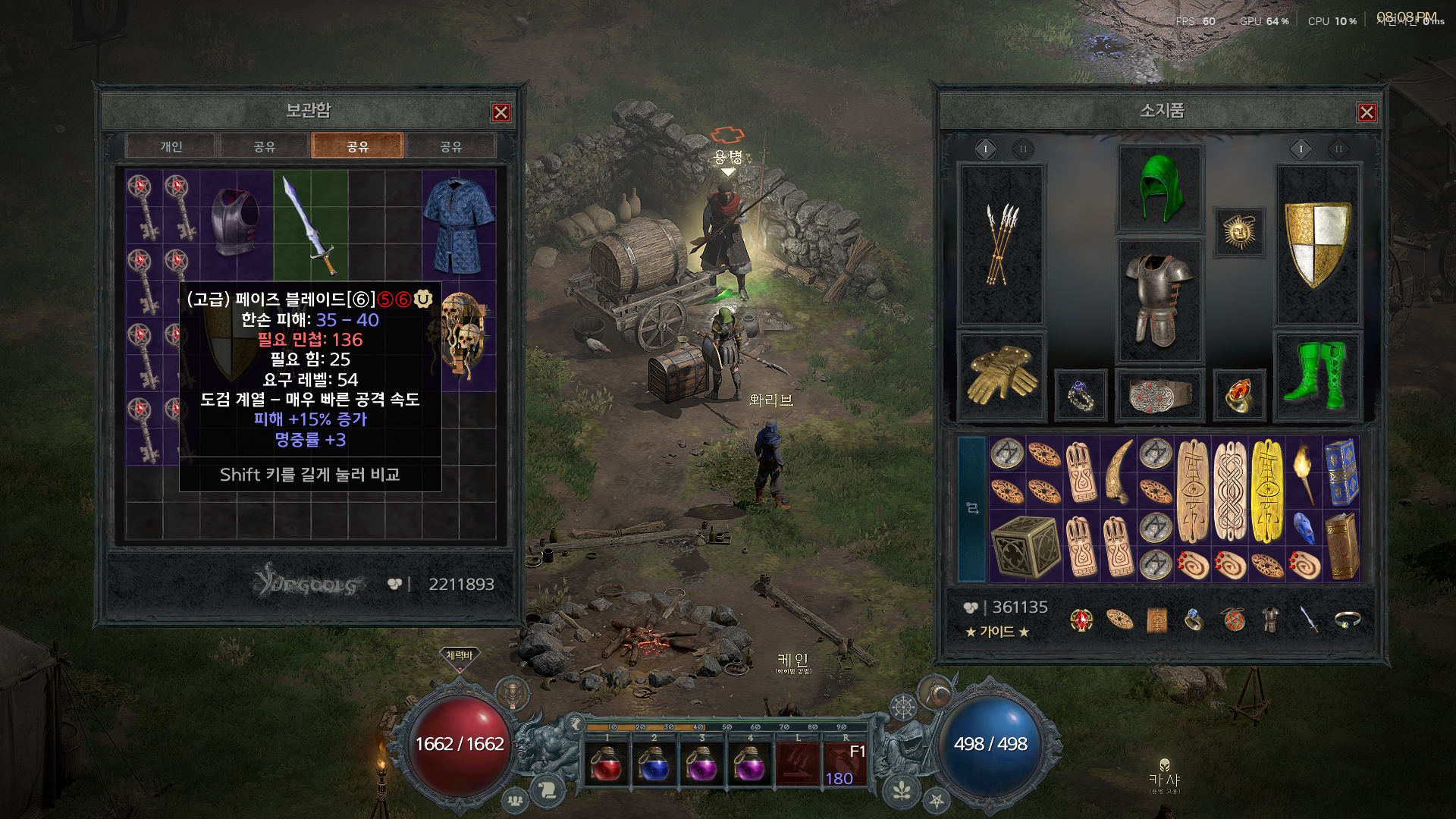Select the green hood helmet slot

[1160, 189]
